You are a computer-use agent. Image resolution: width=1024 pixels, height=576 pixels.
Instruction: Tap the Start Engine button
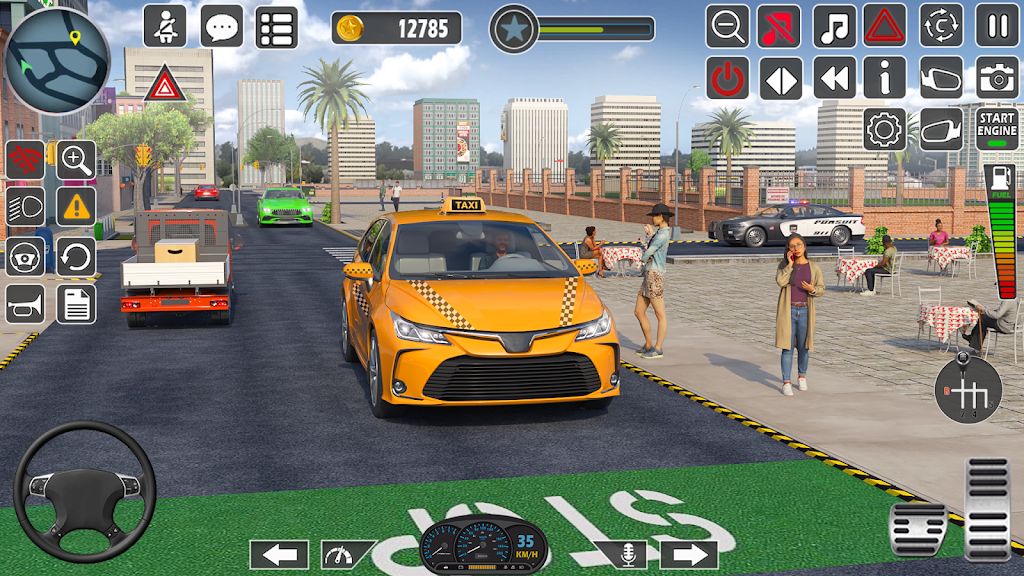[996, 129]
